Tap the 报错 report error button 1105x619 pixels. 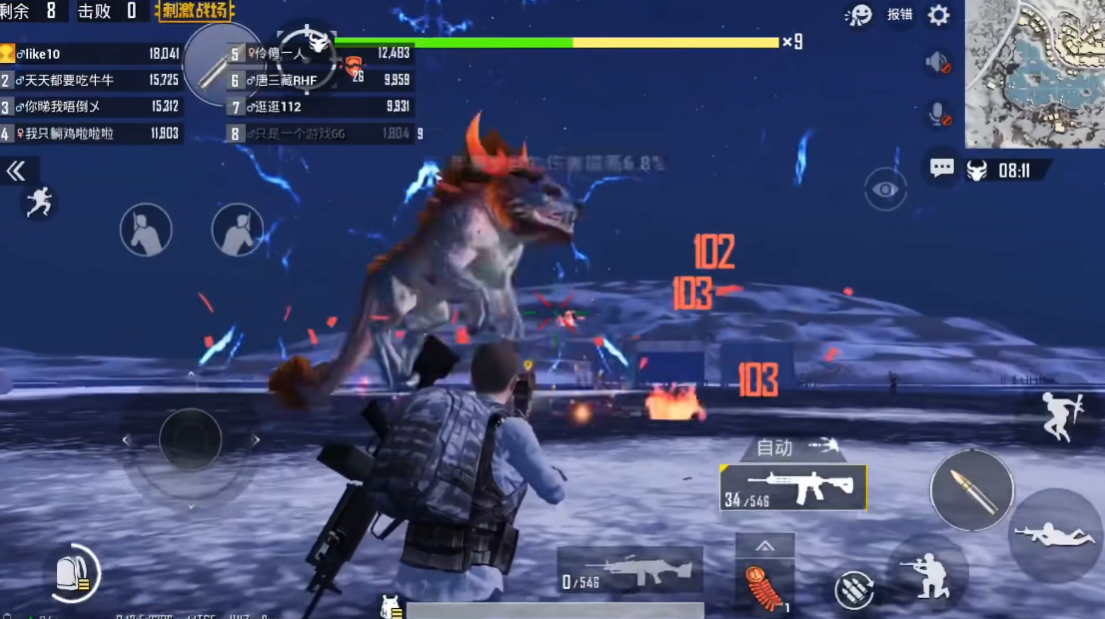pos(899,15)
